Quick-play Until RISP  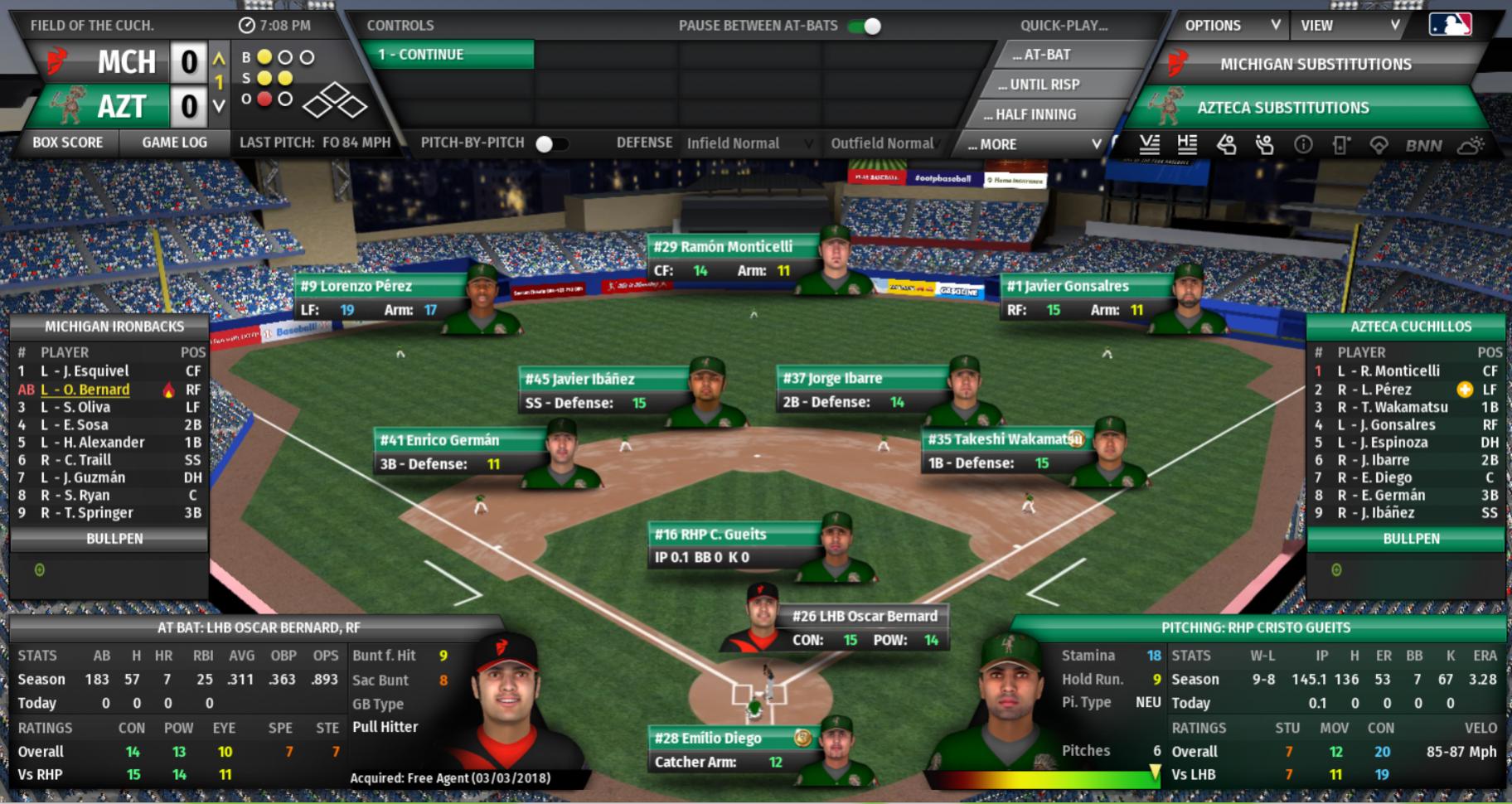1043,85
